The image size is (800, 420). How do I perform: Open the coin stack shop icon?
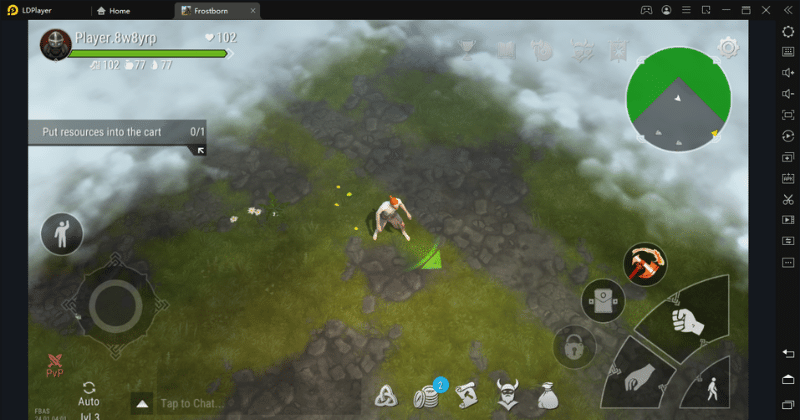427,396
